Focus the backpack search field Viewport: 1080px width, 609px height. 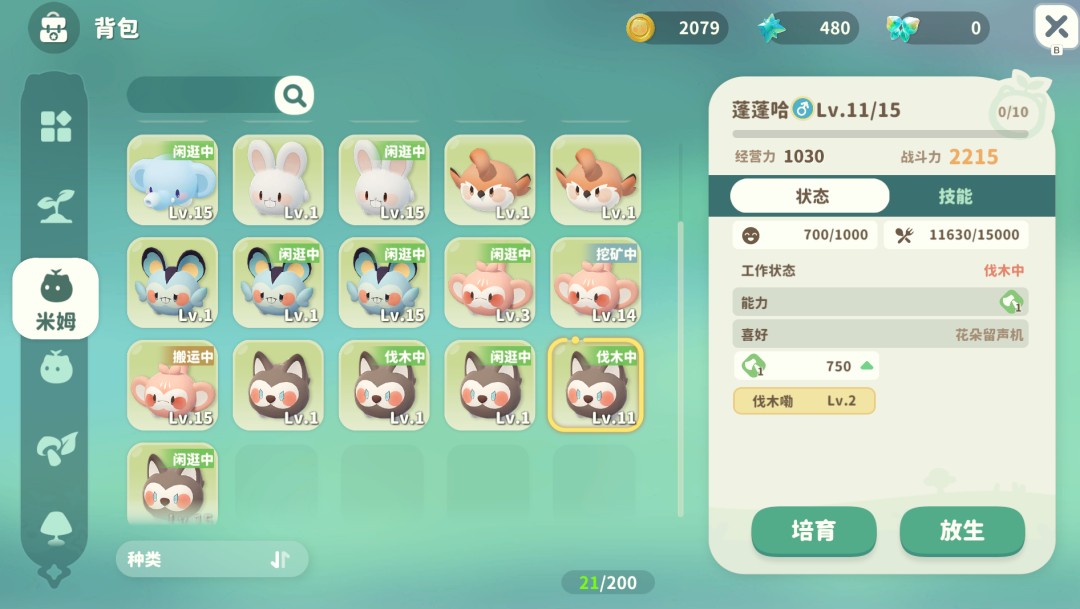200,95
